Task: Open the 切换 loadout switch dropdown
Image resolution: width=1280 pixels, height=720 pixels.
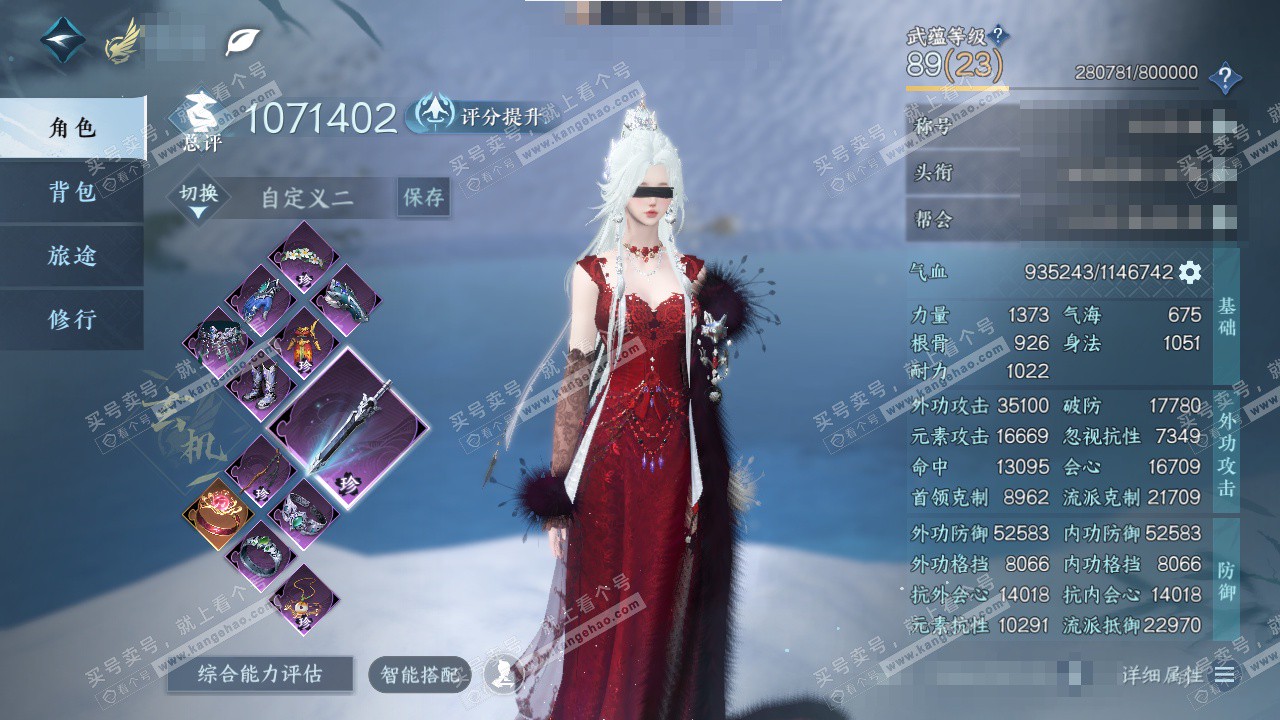Action: [x=198, y=198]
